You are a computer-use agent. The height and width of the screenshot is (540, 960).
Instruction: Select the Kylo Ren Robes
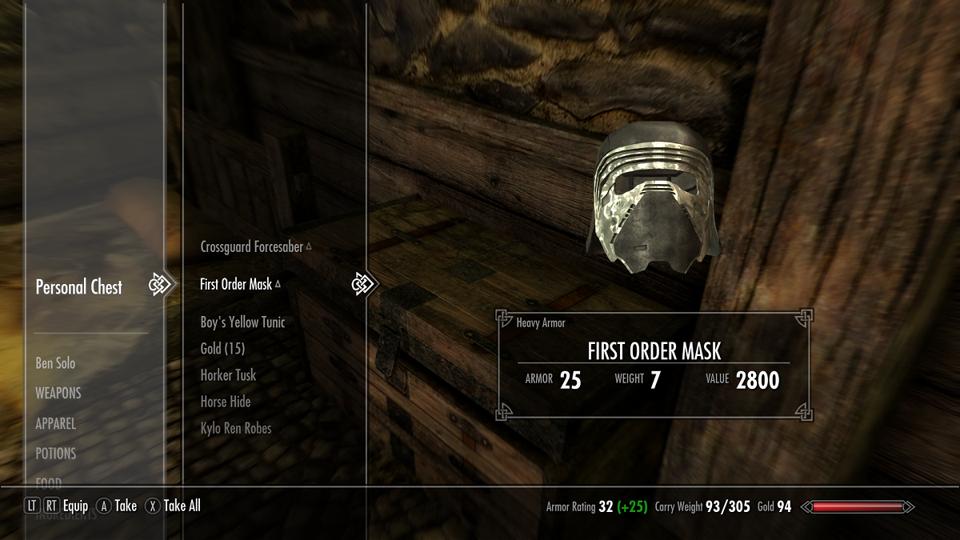point(236,428)
